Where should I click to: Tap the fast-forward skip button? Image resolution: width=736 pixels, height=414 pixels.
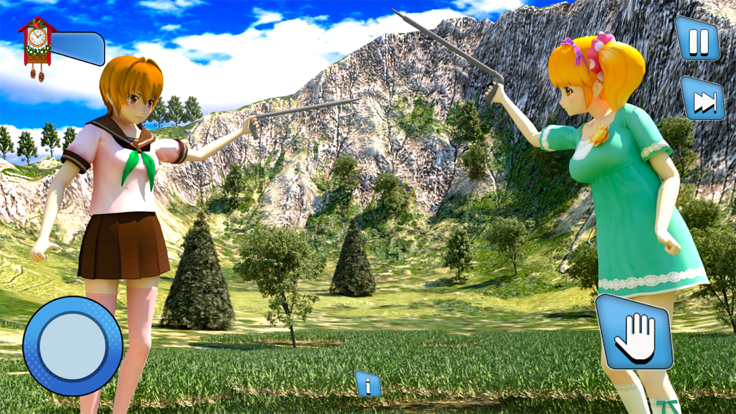(x=702, y=100)
